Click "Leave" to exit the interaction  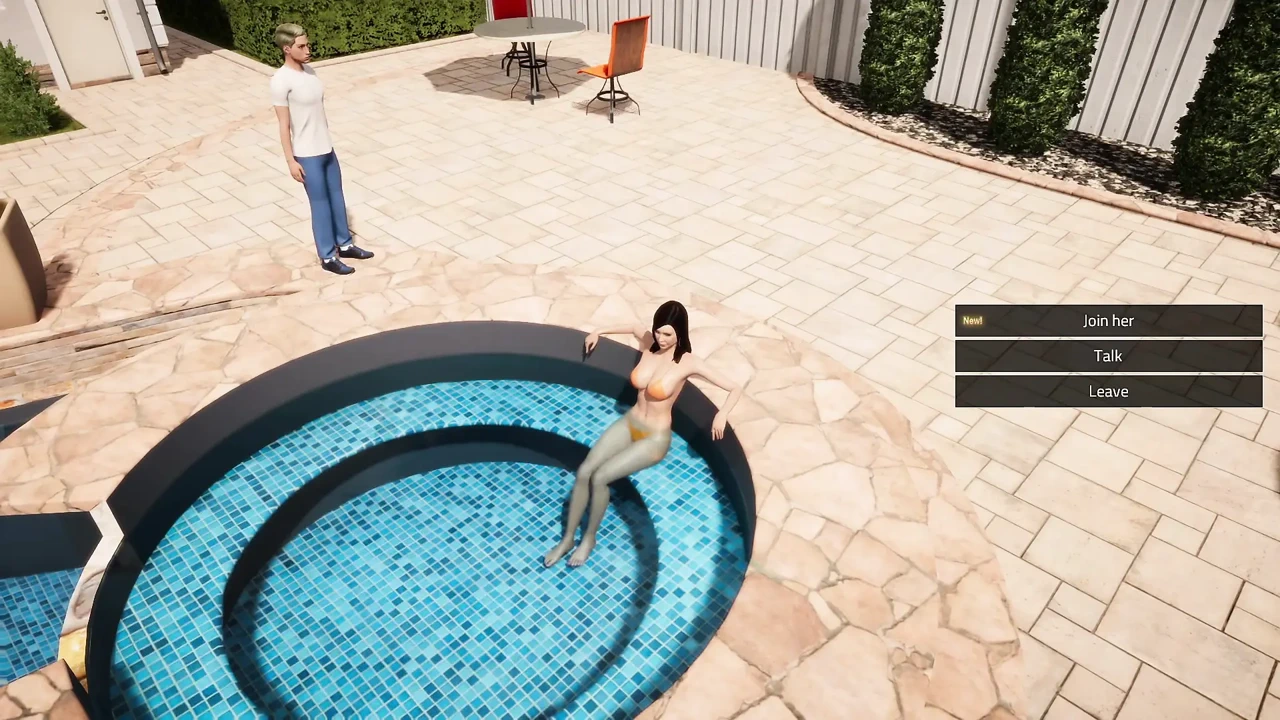pos(1108,391)
